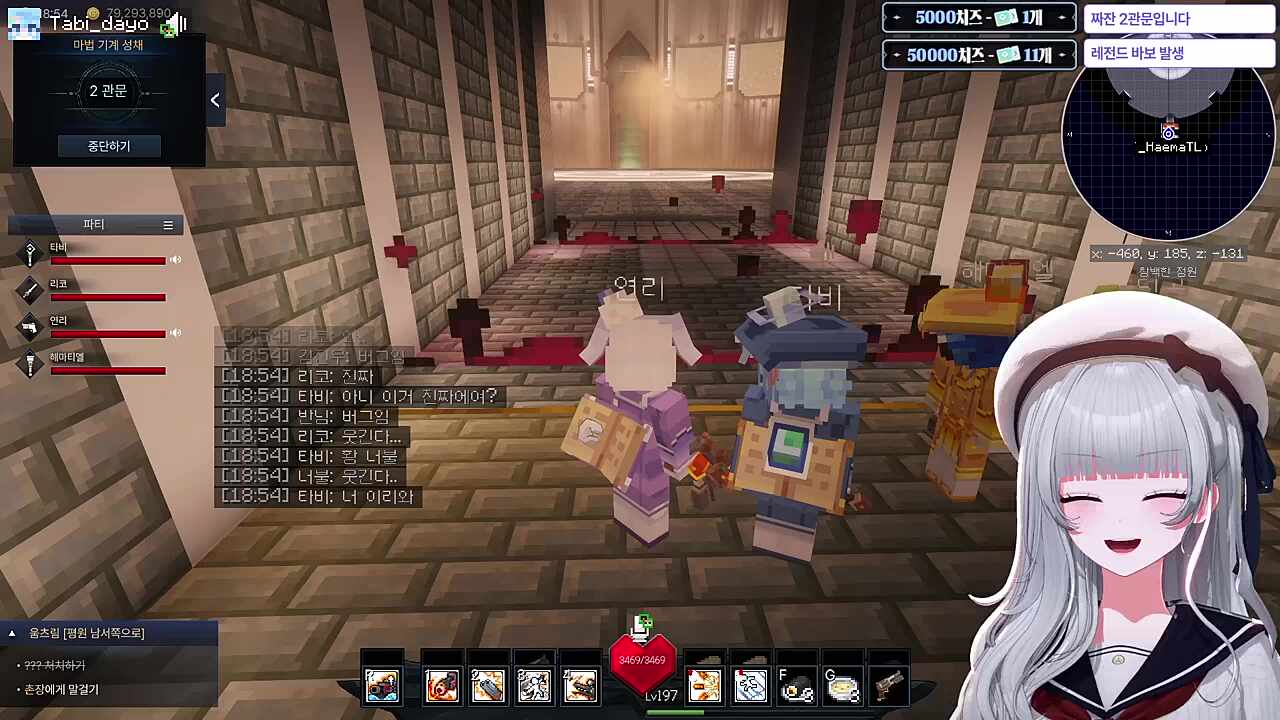Open the party panel hamburger menu
The image size is (1280, 720).
(168, 224)
